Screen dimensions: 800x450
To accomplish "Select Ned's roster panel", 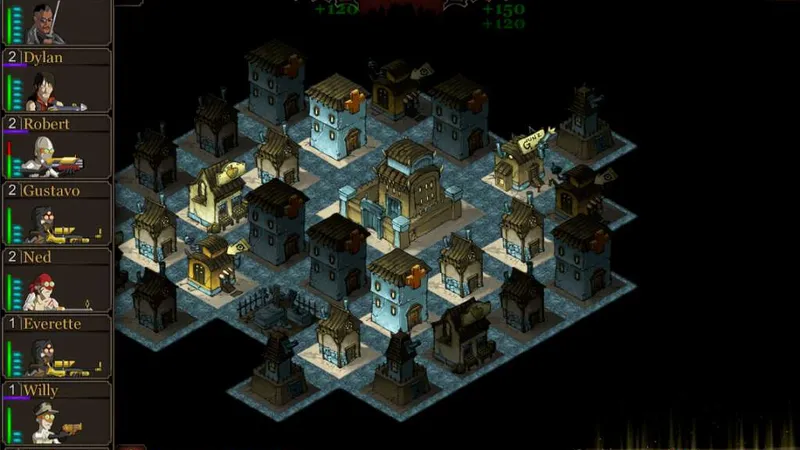I will tap(56, 281).
